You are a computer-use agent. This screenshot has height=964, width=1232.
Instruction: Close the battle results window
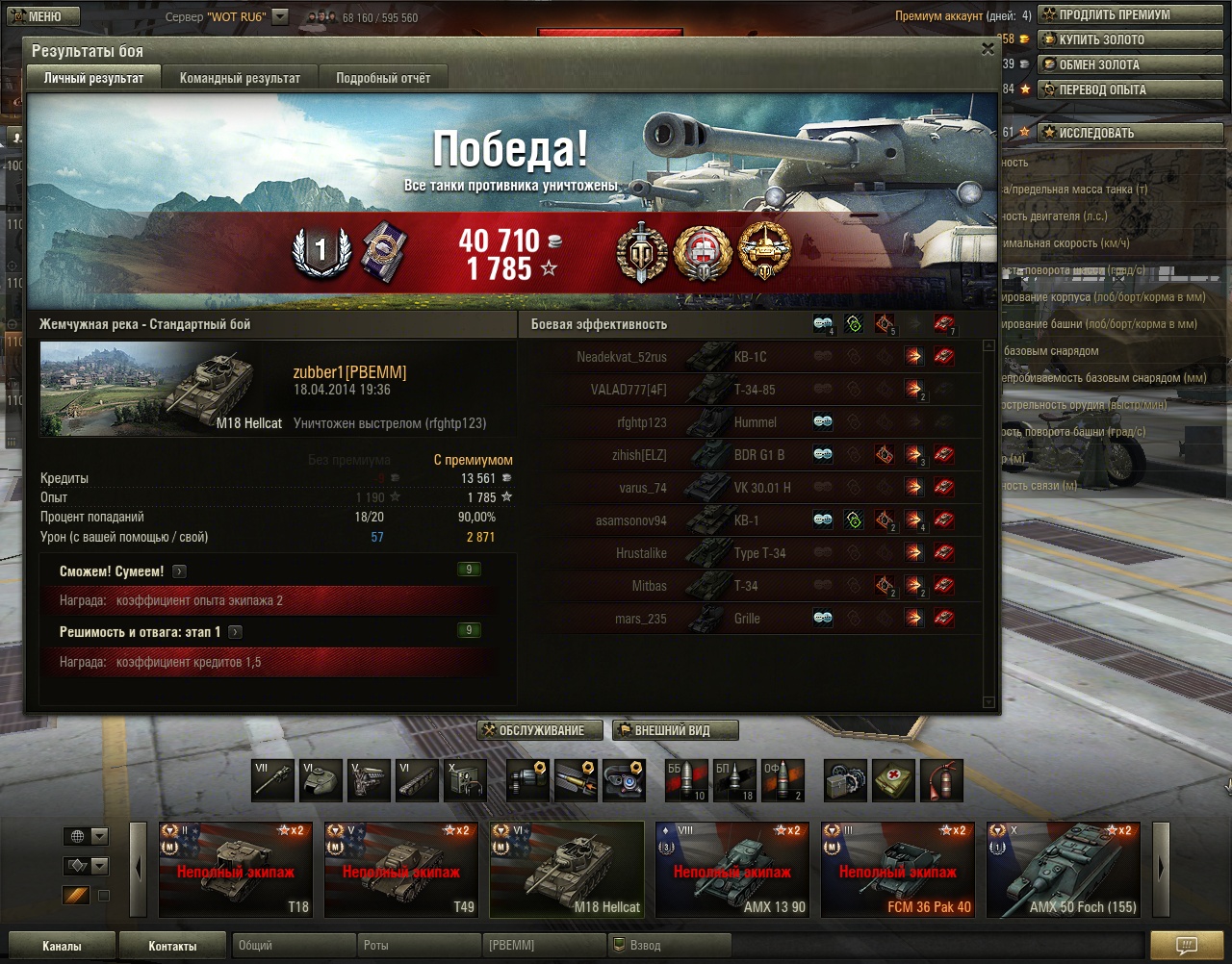tap(988, 49)
